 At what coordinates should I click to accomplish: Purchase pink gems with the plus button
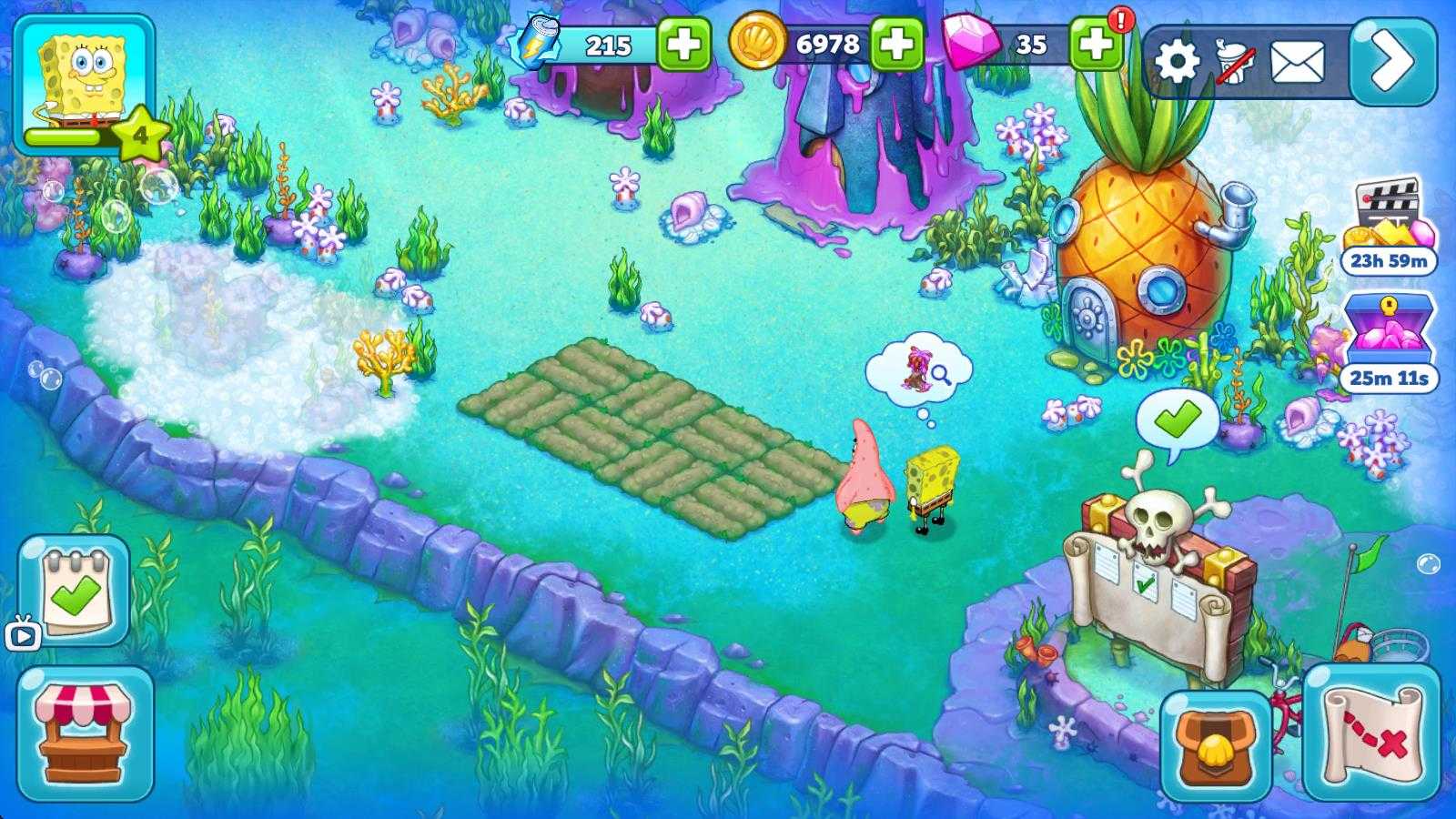1095,44
